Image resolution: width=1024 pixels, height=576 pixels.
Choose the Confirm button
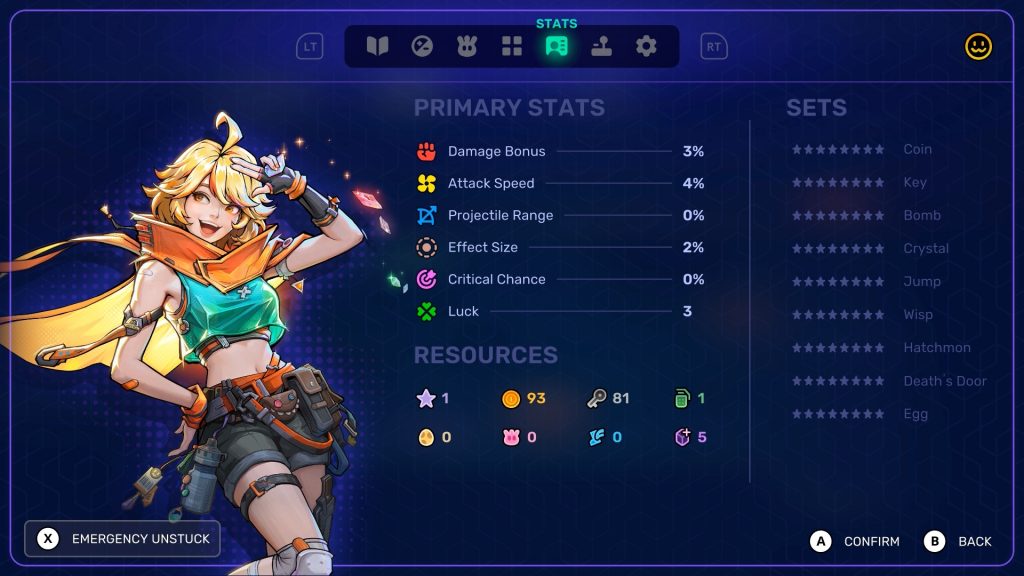(855, 541)
